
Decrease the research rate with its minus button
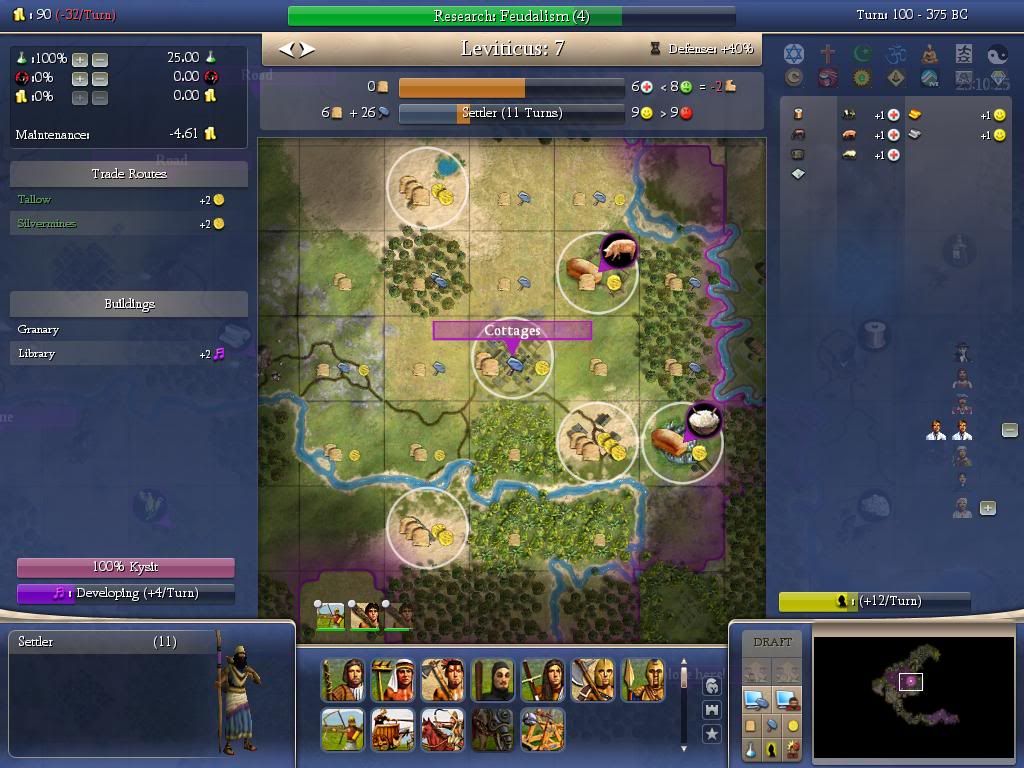point(100,59)
